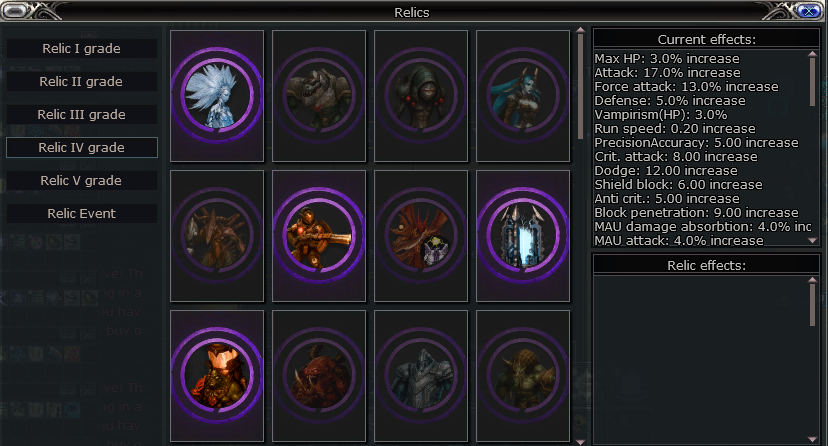828x446 pixels.
Task: Switch to Relic II grade
Action: [x=82, y=81]
